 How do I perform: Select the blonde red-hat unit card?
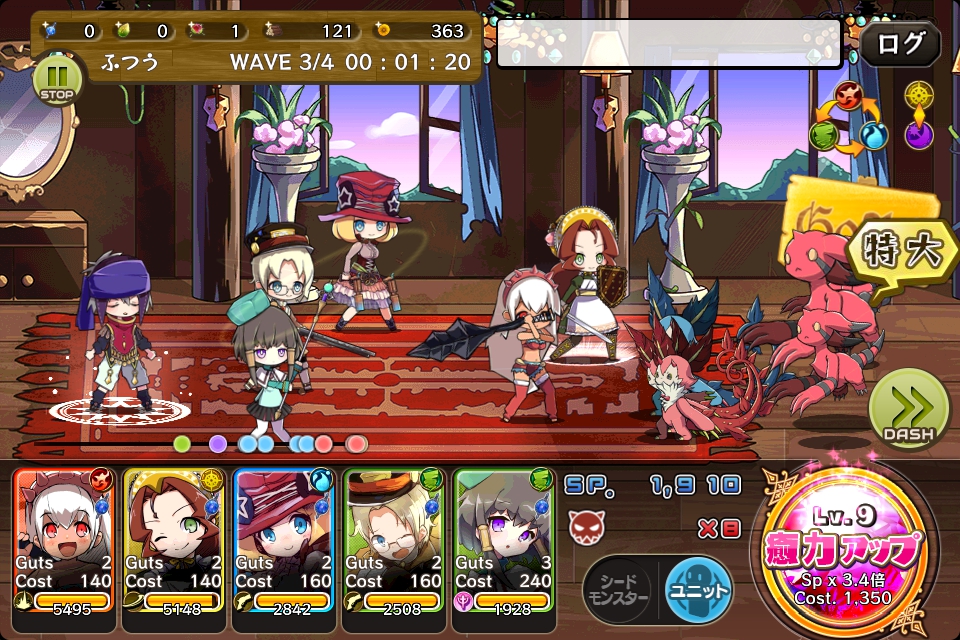pos(285,540)
